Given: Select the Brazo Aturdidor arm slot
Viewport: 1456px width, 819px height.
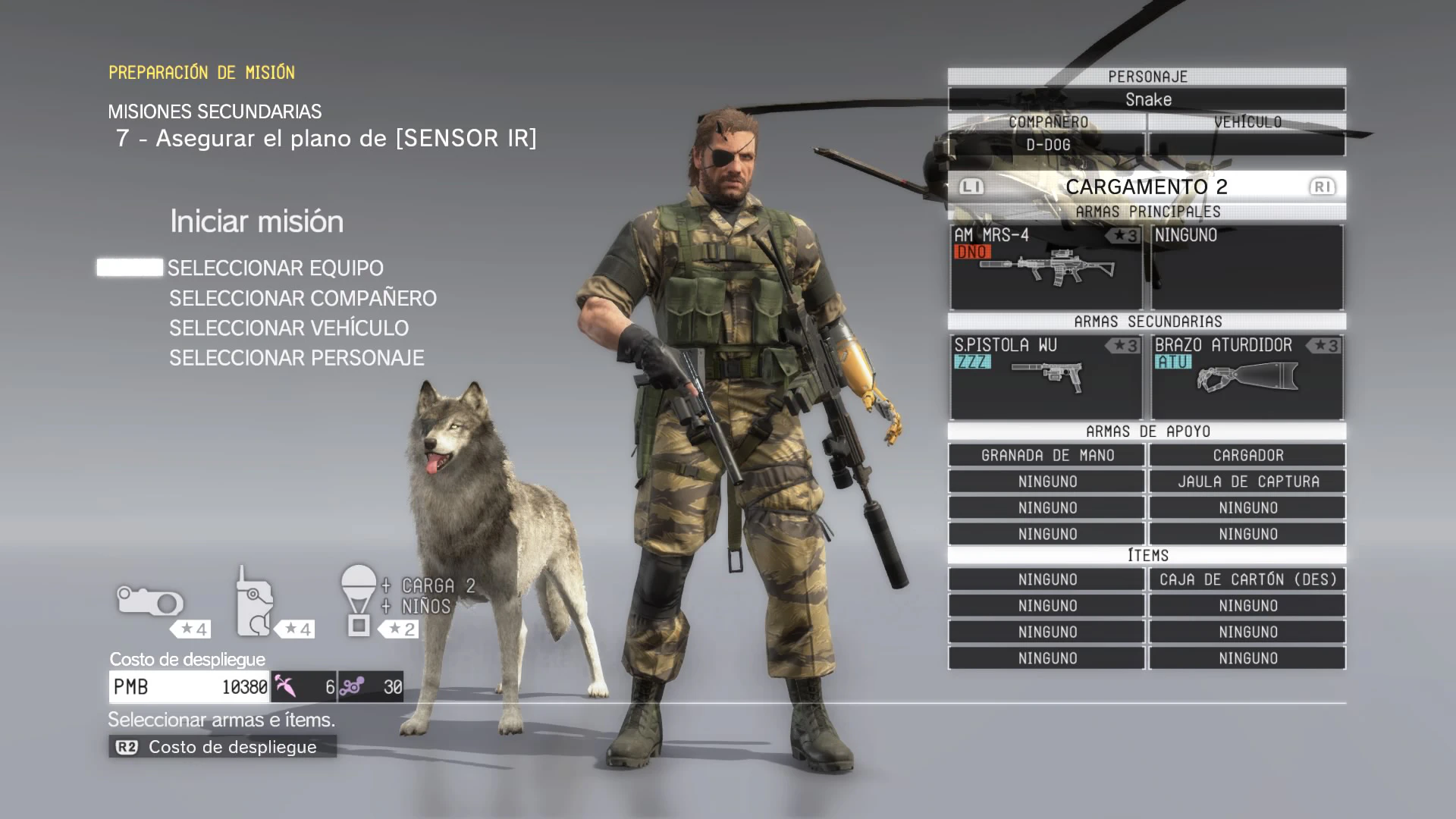Looking at the screenshot, I should [1247, 377].
